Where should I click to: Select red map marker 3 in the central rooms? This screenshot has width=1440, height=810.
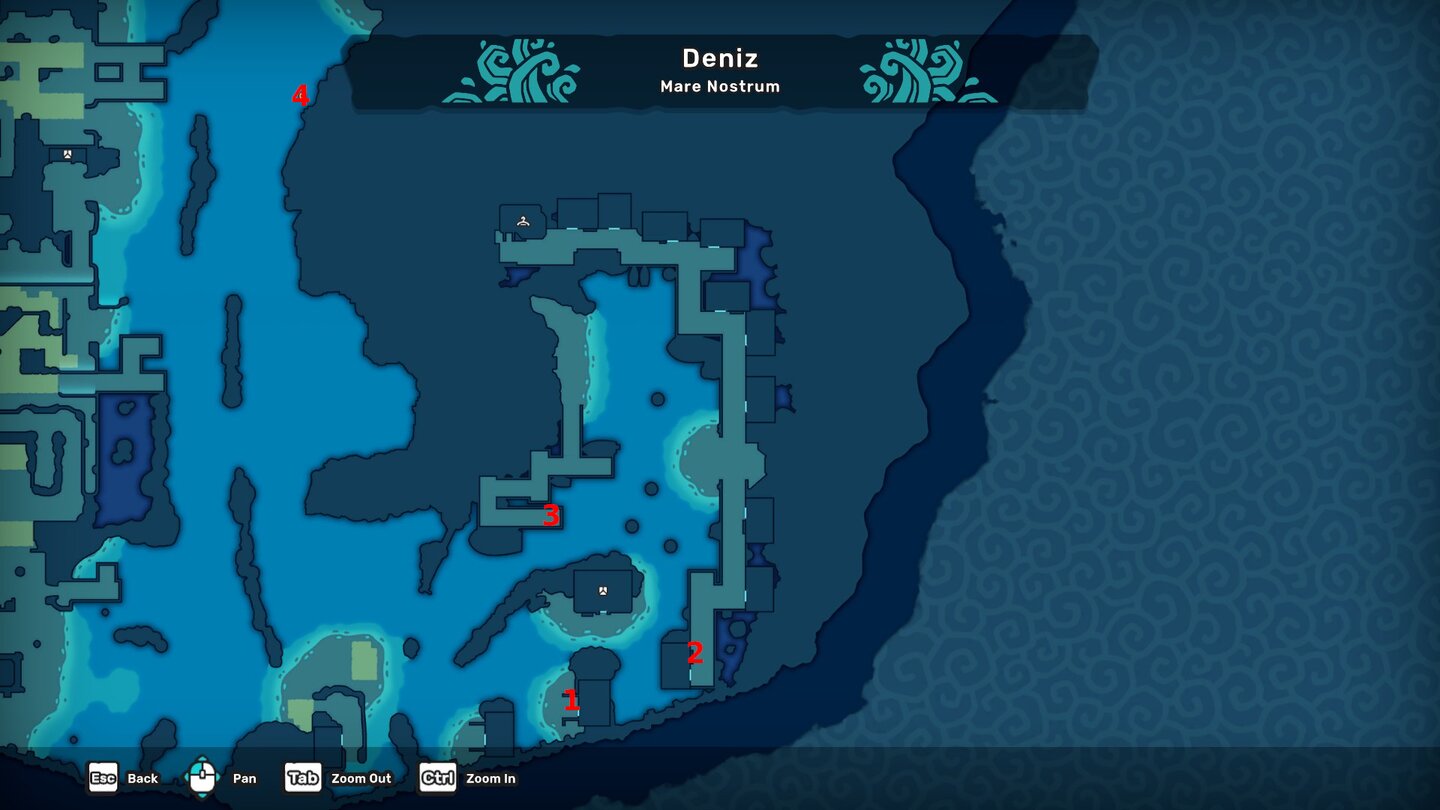(x=551, y=517)
